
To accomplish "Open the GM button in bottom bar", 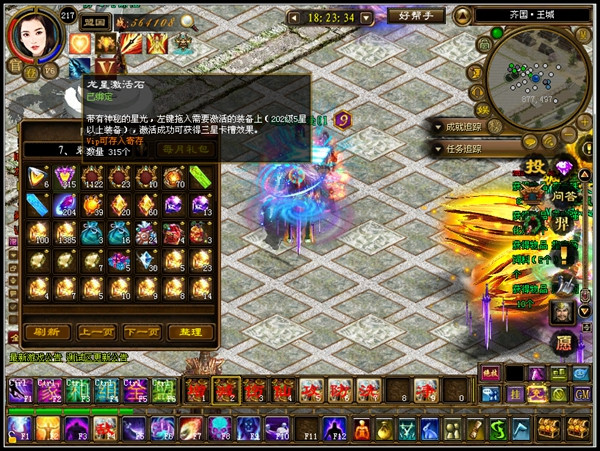I will click(581, 395).
